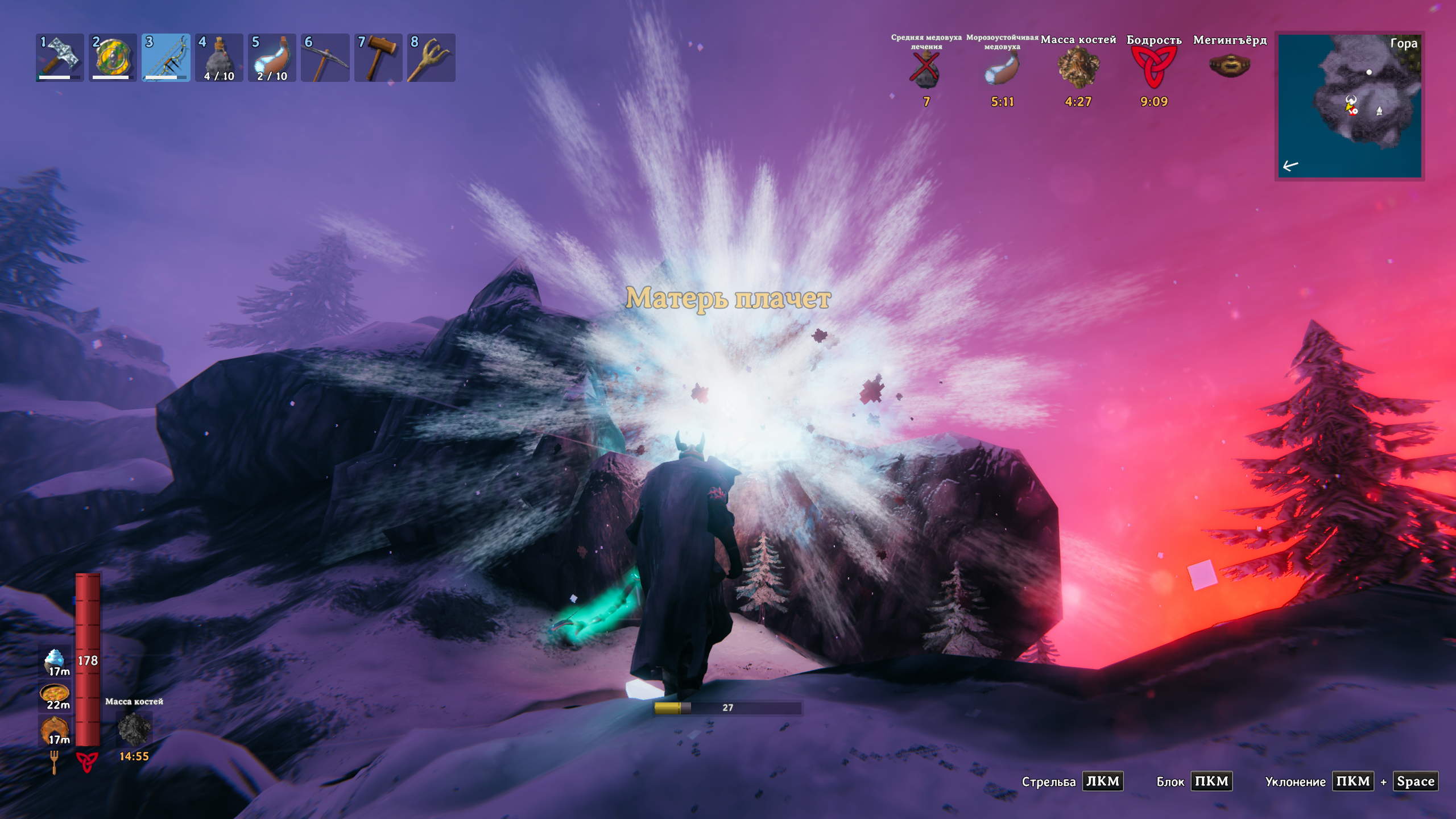Equip the cultivator in hotbar slot 8
The image size is (1456, 819).
pos(431,57)
